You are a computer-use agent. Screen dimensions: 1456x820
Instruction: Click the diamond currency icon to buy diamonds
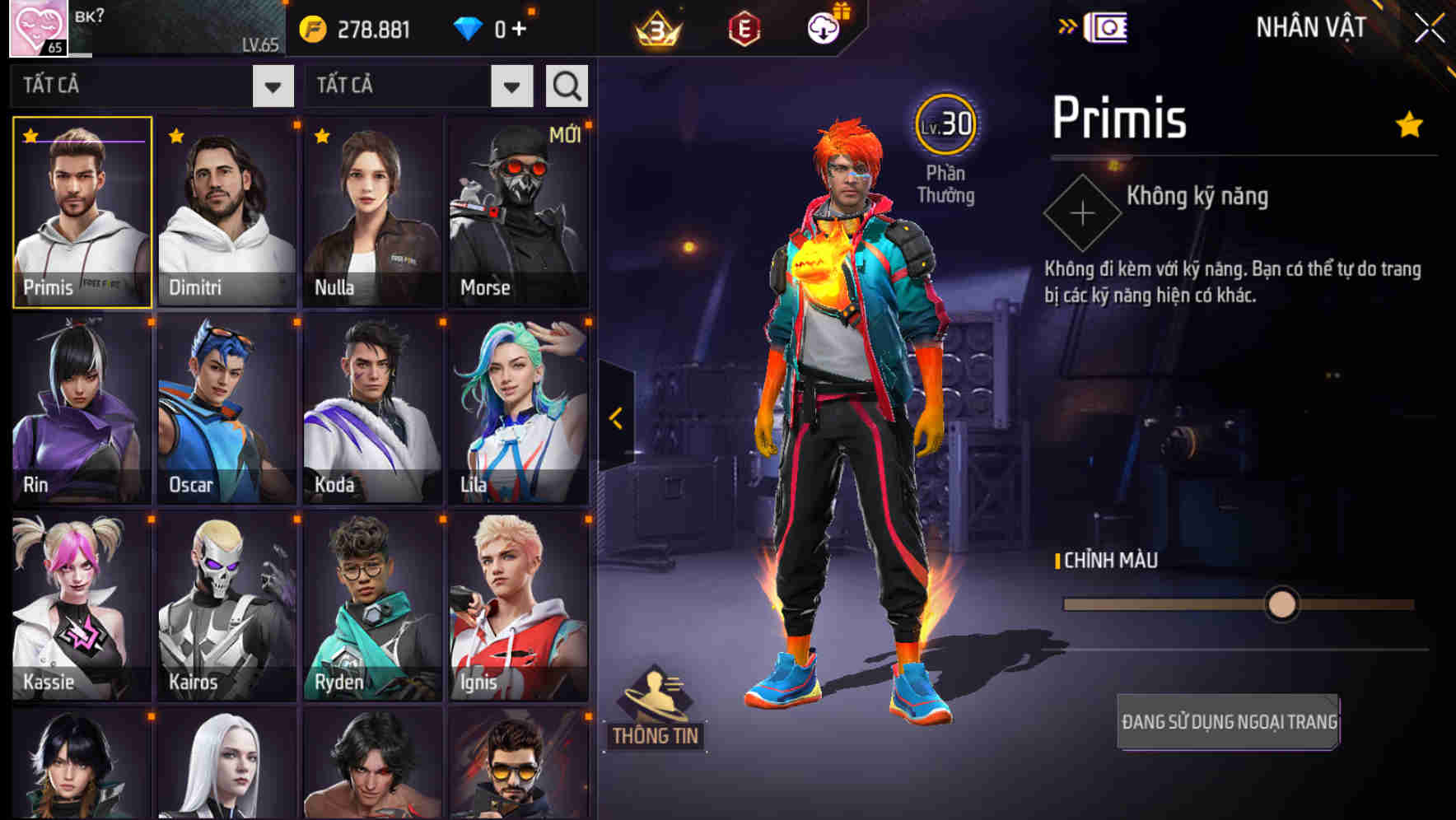469,27
